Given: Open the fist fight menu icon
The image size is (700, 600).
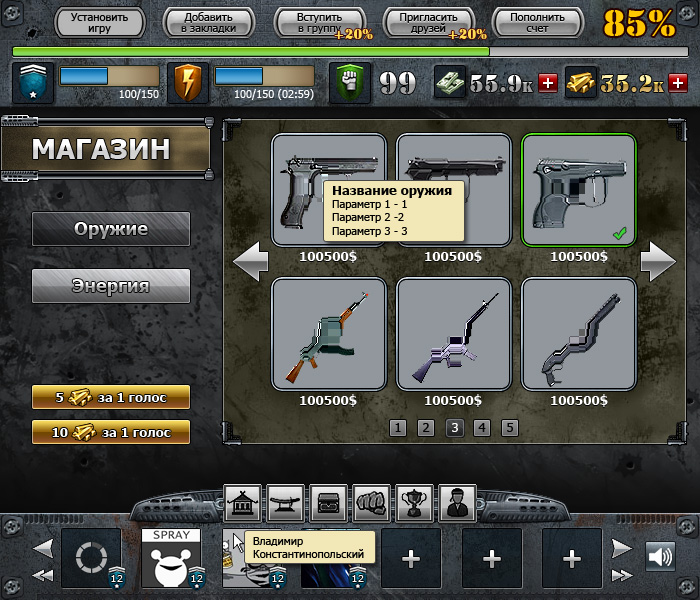Looking at the screenshot, I should point(371,499).
